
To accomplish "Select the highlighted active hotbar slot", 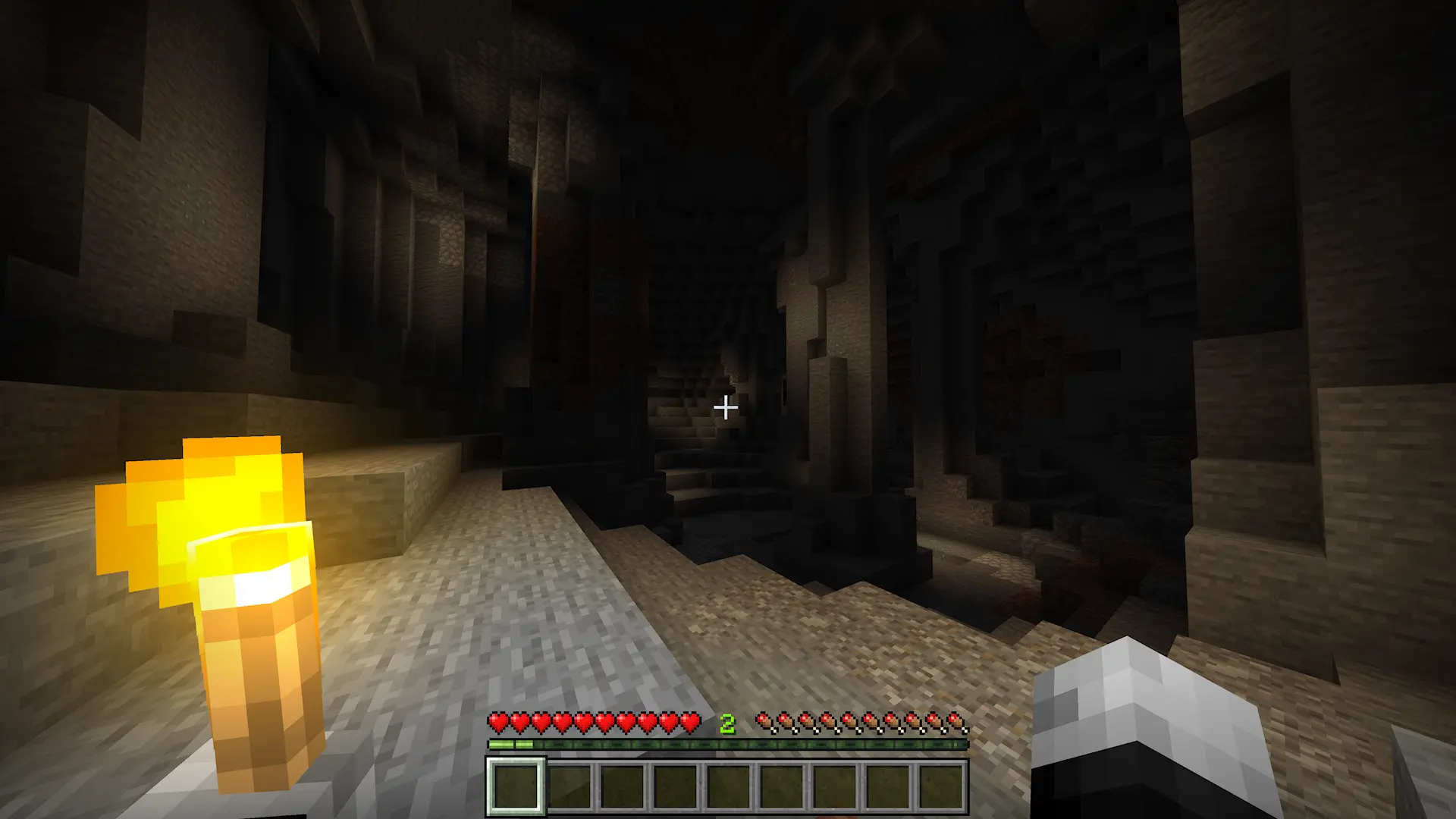I will (516, 786).
